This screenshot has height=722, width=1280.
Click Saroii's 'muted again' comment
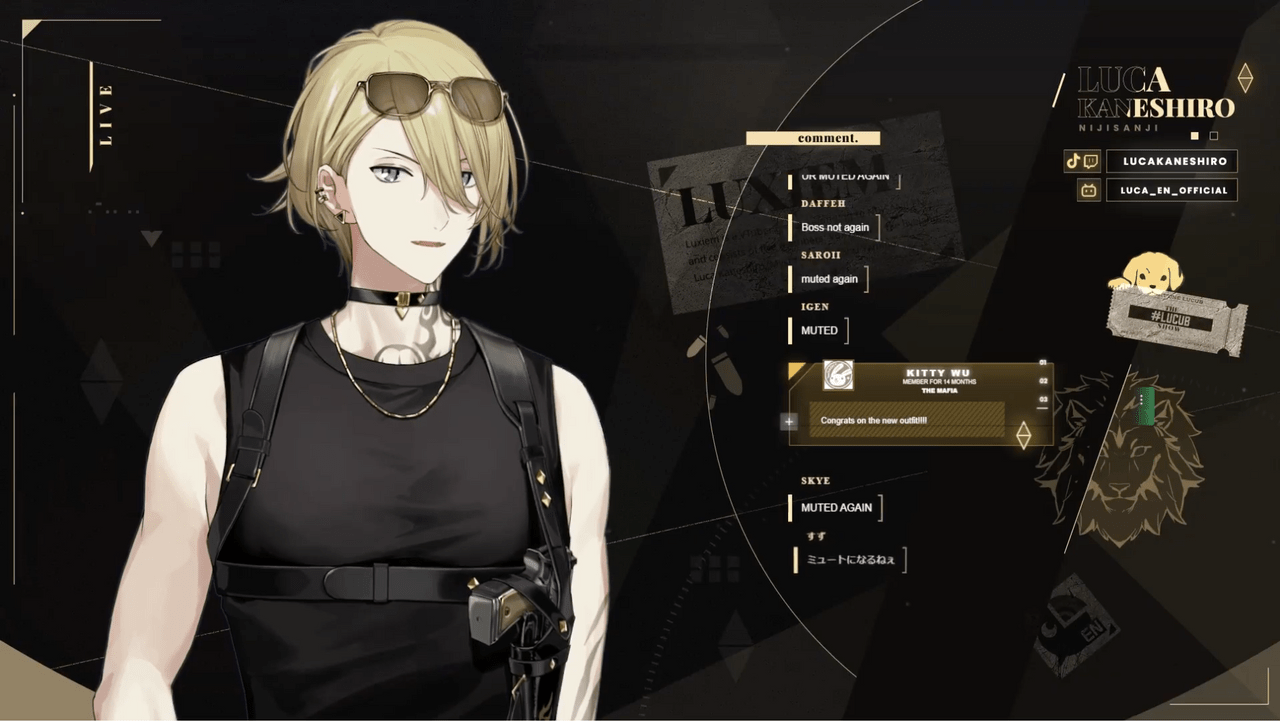[829, 279]
